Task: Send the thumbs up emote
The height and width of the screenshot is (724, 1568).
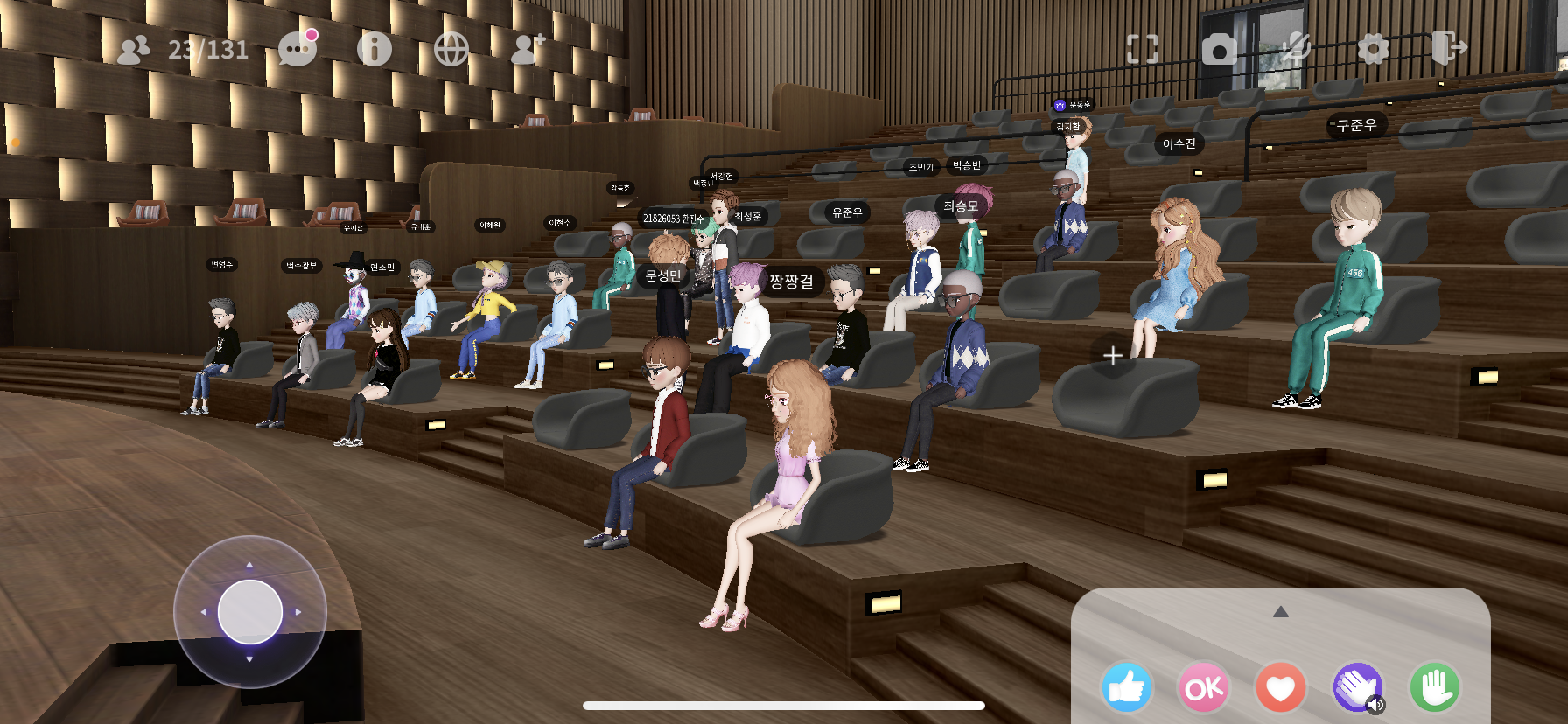Action: tap(1127, 688)
